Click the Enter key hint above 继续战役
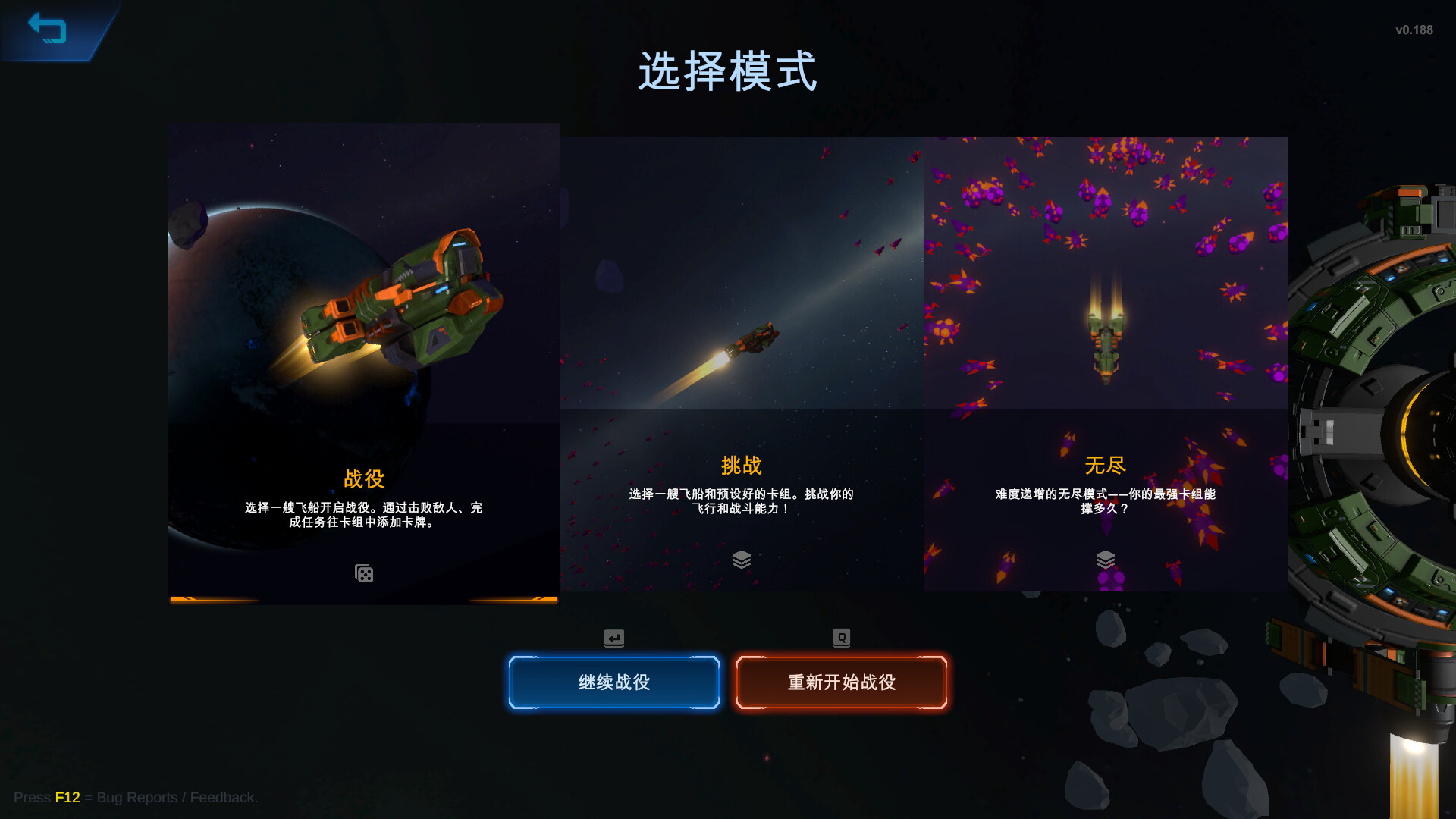The height and width of the screenshot is (819, 1456). coord(613,638)
